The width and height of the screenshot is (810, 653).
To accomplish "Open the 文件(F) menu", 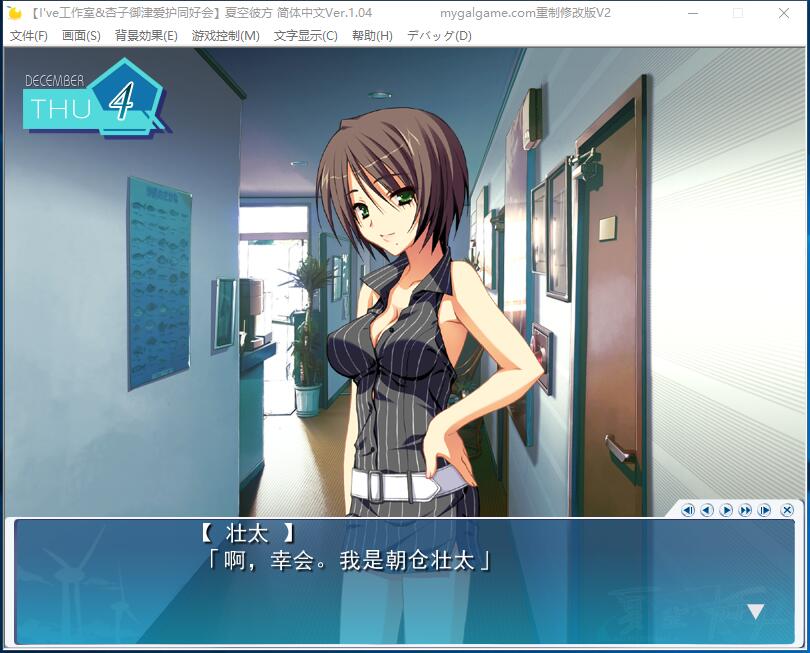I will pos(28,36).
